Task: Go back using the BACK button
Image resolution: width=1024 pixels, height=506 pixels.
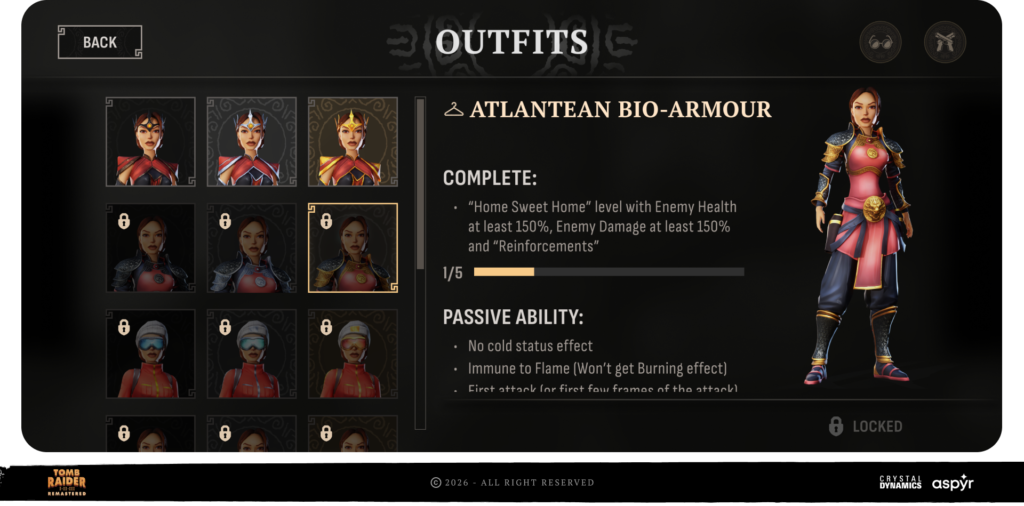Action: (100, 42)
